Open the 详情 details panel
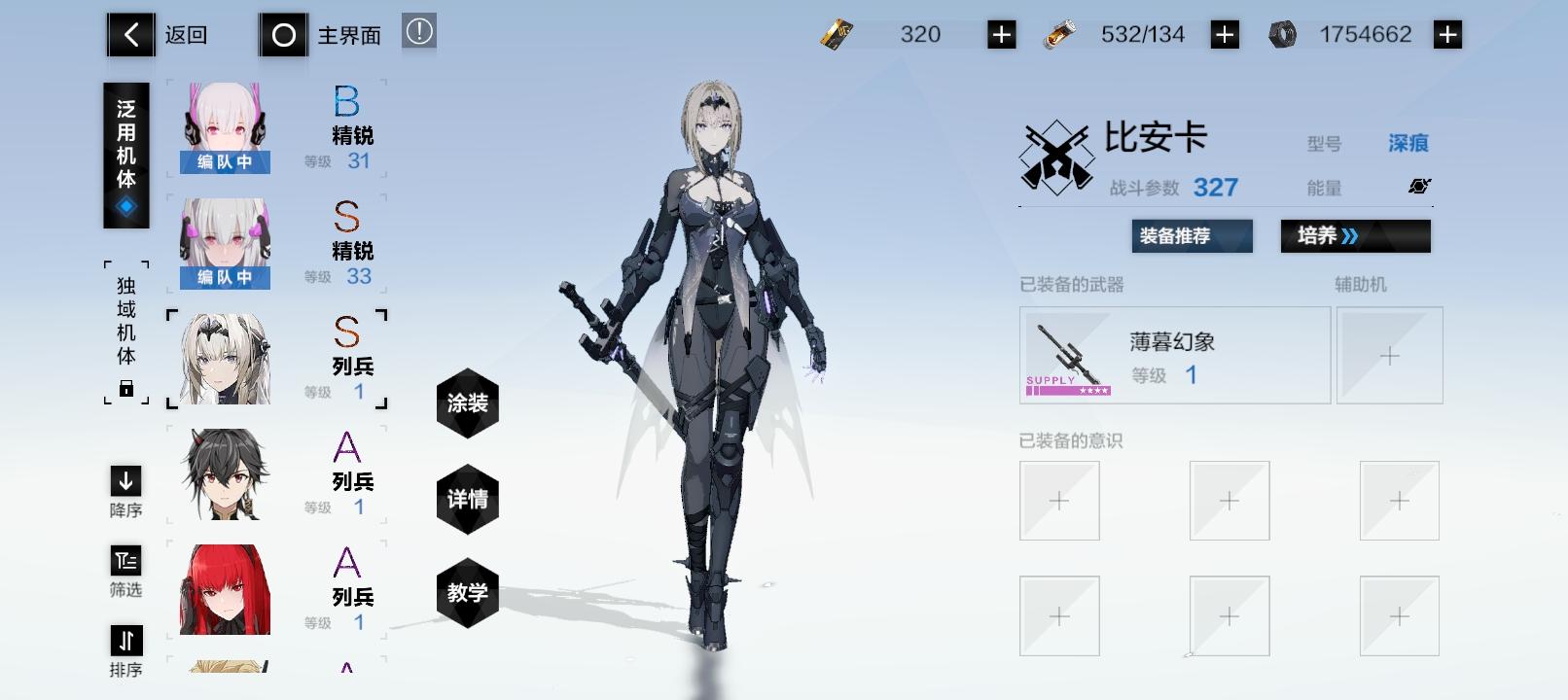1568x700 pixels. 468,498
